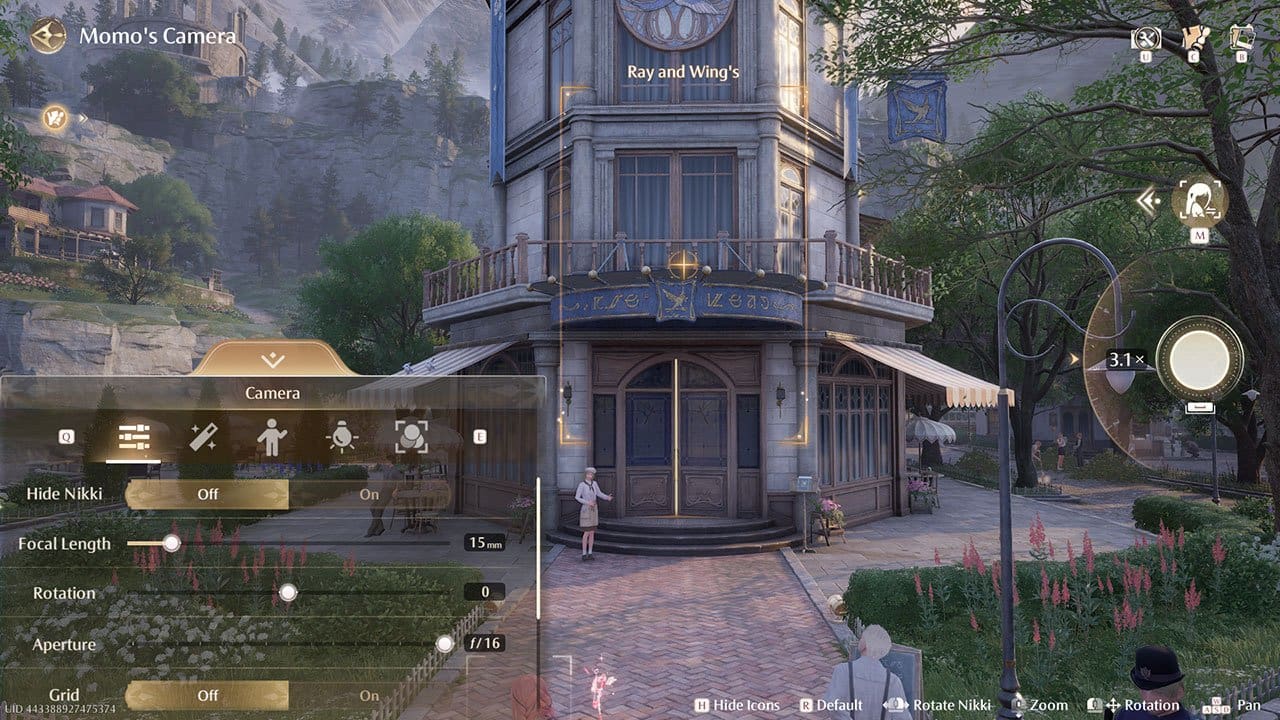Open the camera sliders settings tab
Screen dimensions: 1280x720
(x=134, y=437)
